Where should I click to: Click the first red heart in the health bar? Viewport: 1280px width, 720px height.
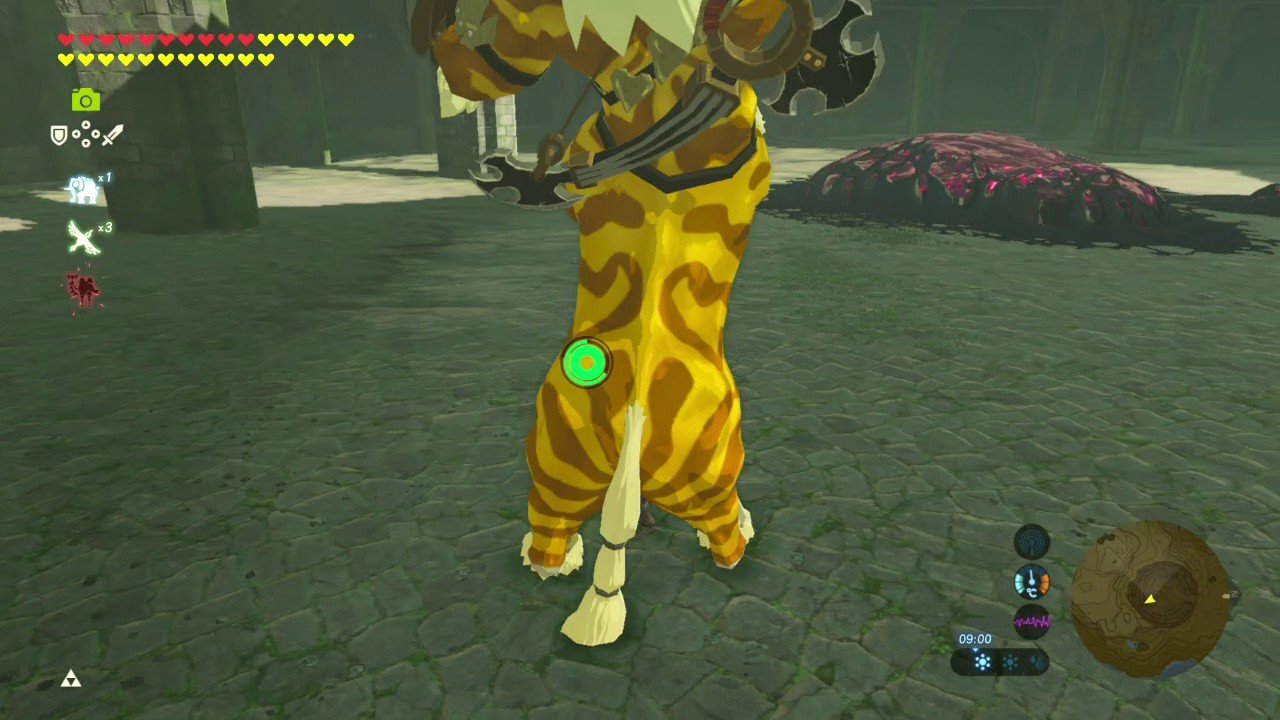(63, 40)
